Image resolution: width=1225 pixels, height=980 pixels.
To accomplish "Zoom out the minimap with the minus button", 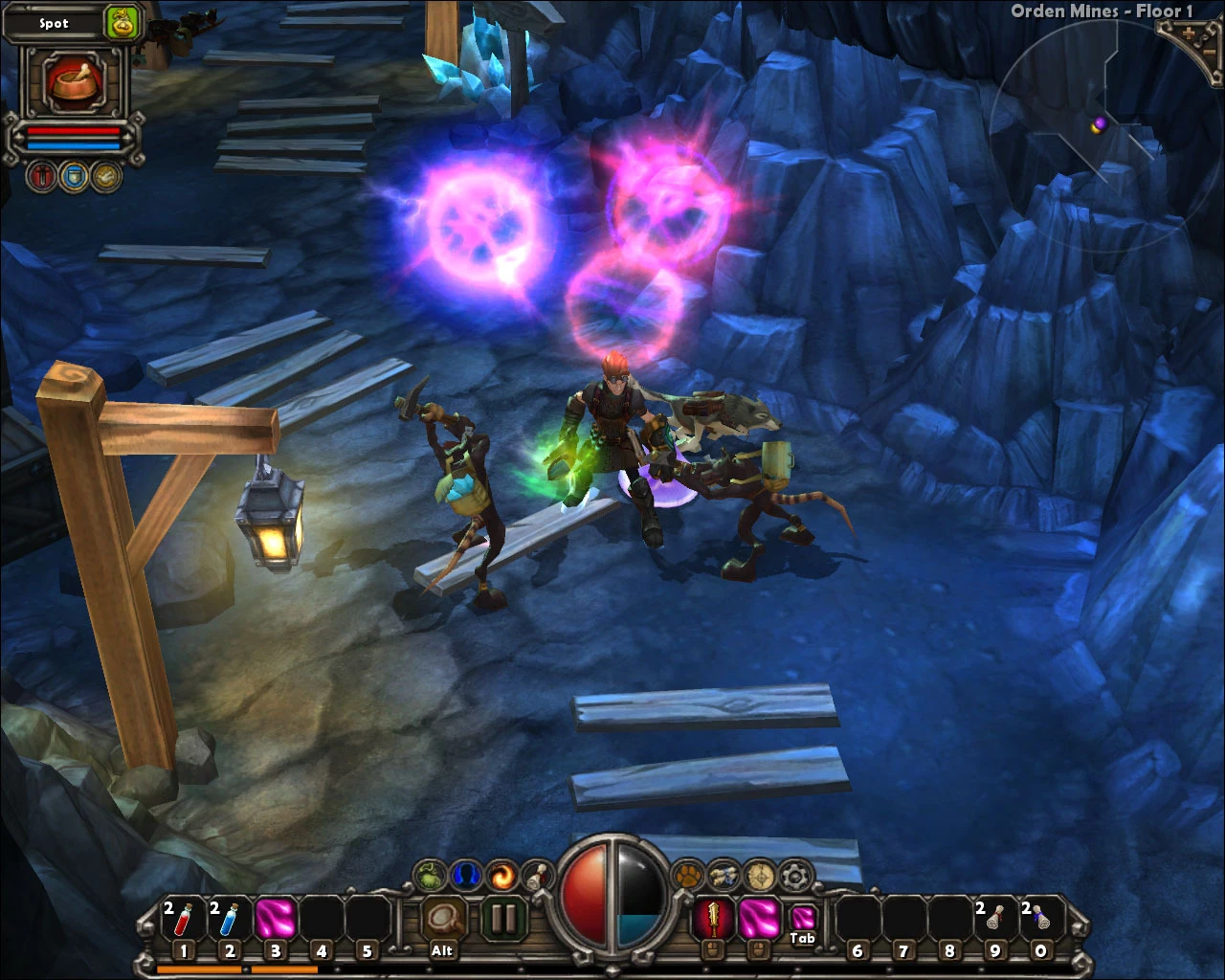I will pyautogui.click(x=1210, y=52).
